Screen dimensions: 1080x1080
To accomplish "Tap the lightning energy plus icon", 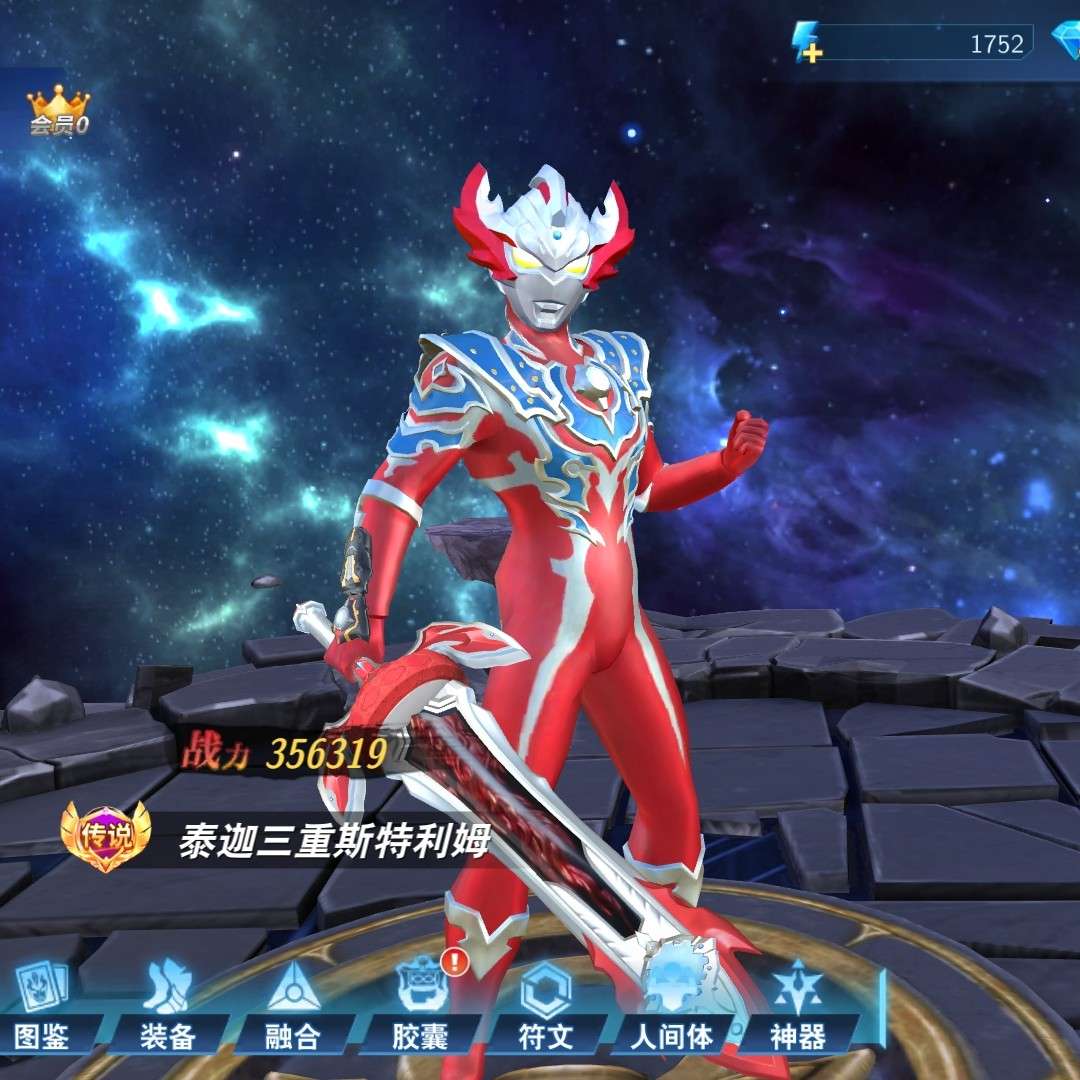I will 806,43.
